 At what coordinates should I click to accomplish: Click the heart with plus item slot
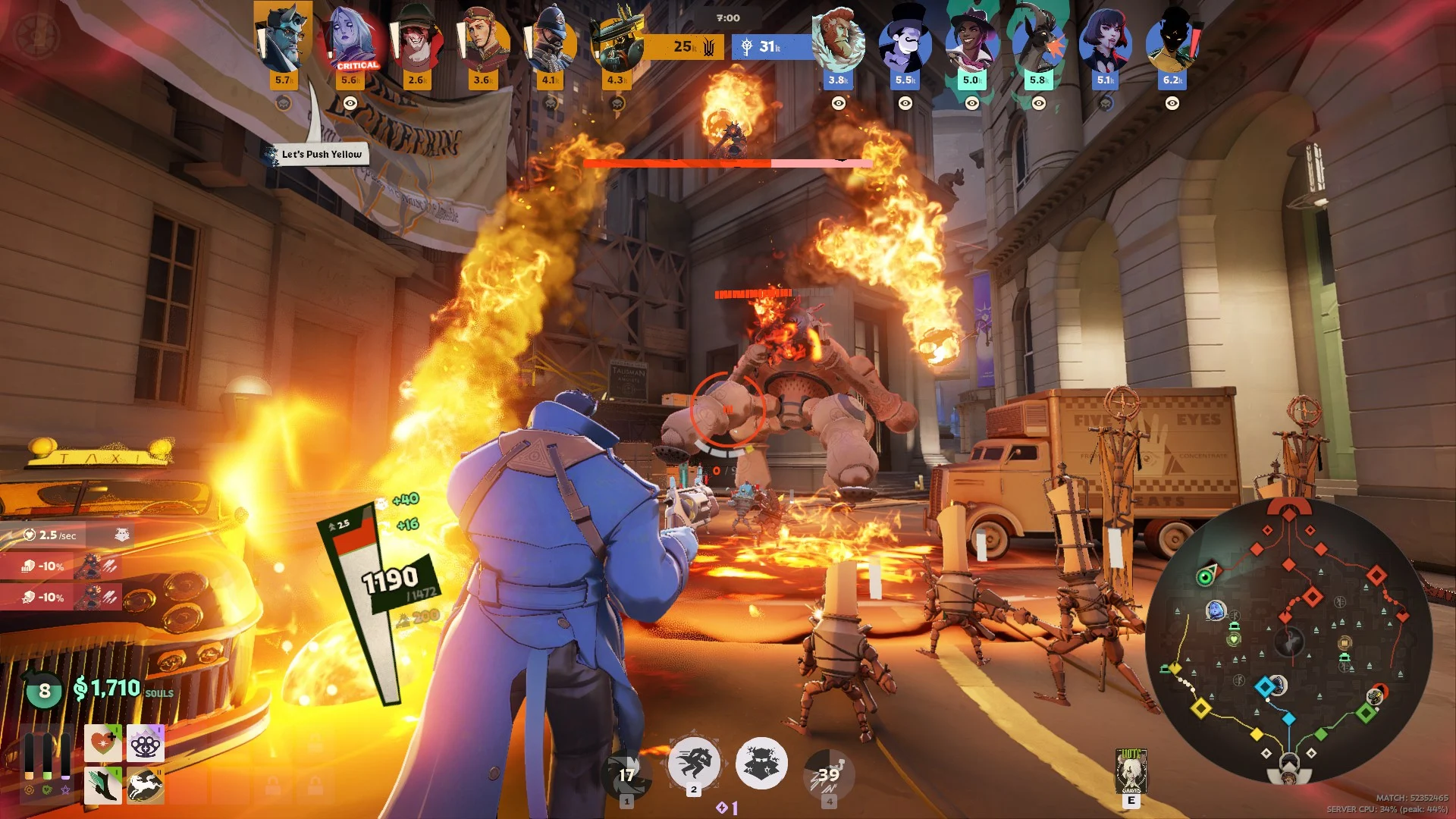click(103, 744)
